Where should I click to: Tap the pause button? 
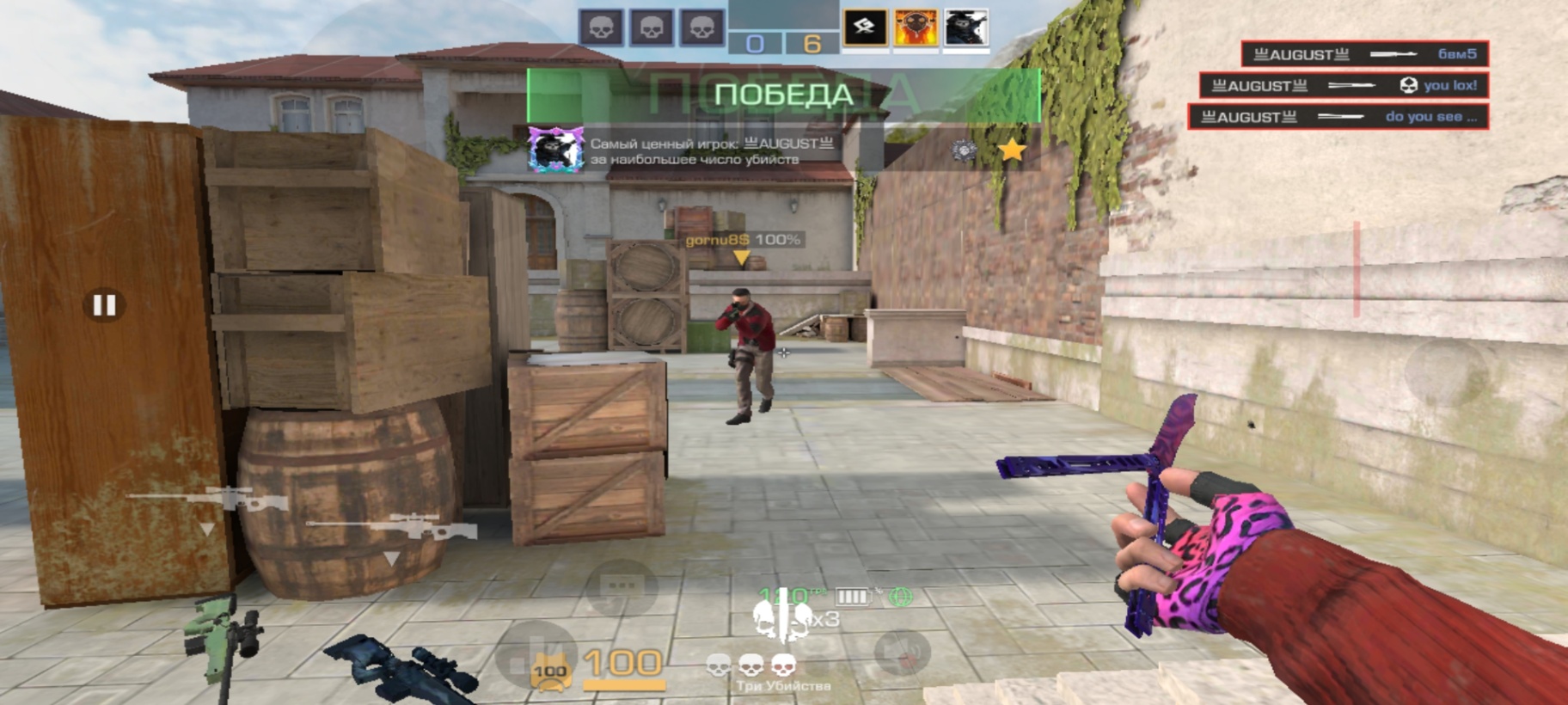[x=105, y=304]
